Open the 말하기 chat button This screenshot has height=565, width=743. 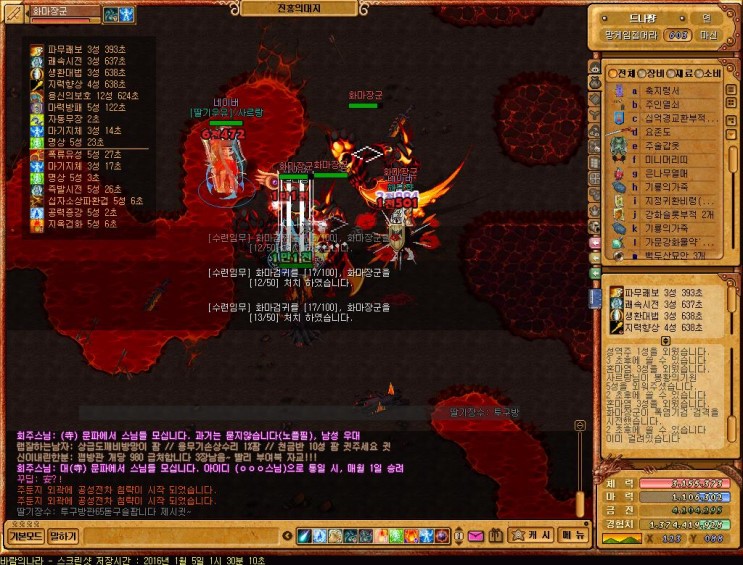pyautogui.click(x=62, y=535)
